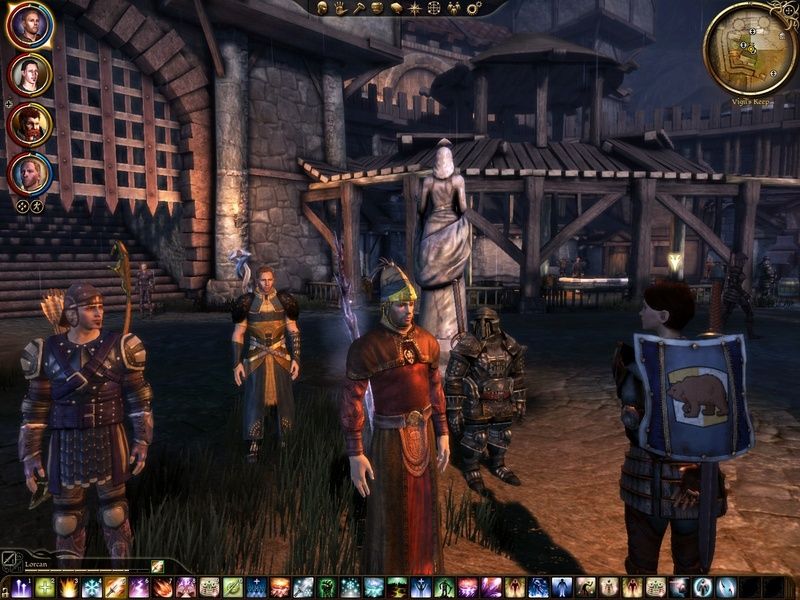Toggle the running figure party hold icon
Screen dimensions: 800x600
(37, 206)
